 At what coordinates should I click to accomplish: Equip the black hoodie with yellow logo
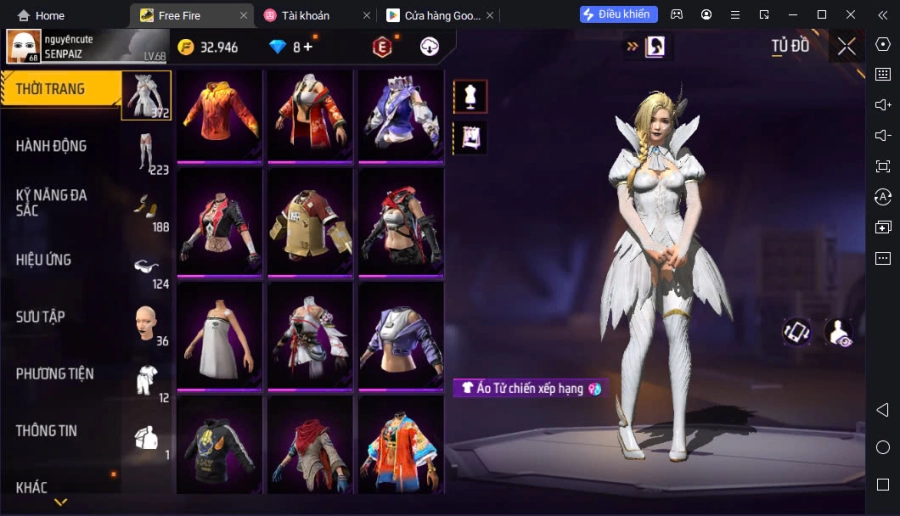tap(218, 445)
